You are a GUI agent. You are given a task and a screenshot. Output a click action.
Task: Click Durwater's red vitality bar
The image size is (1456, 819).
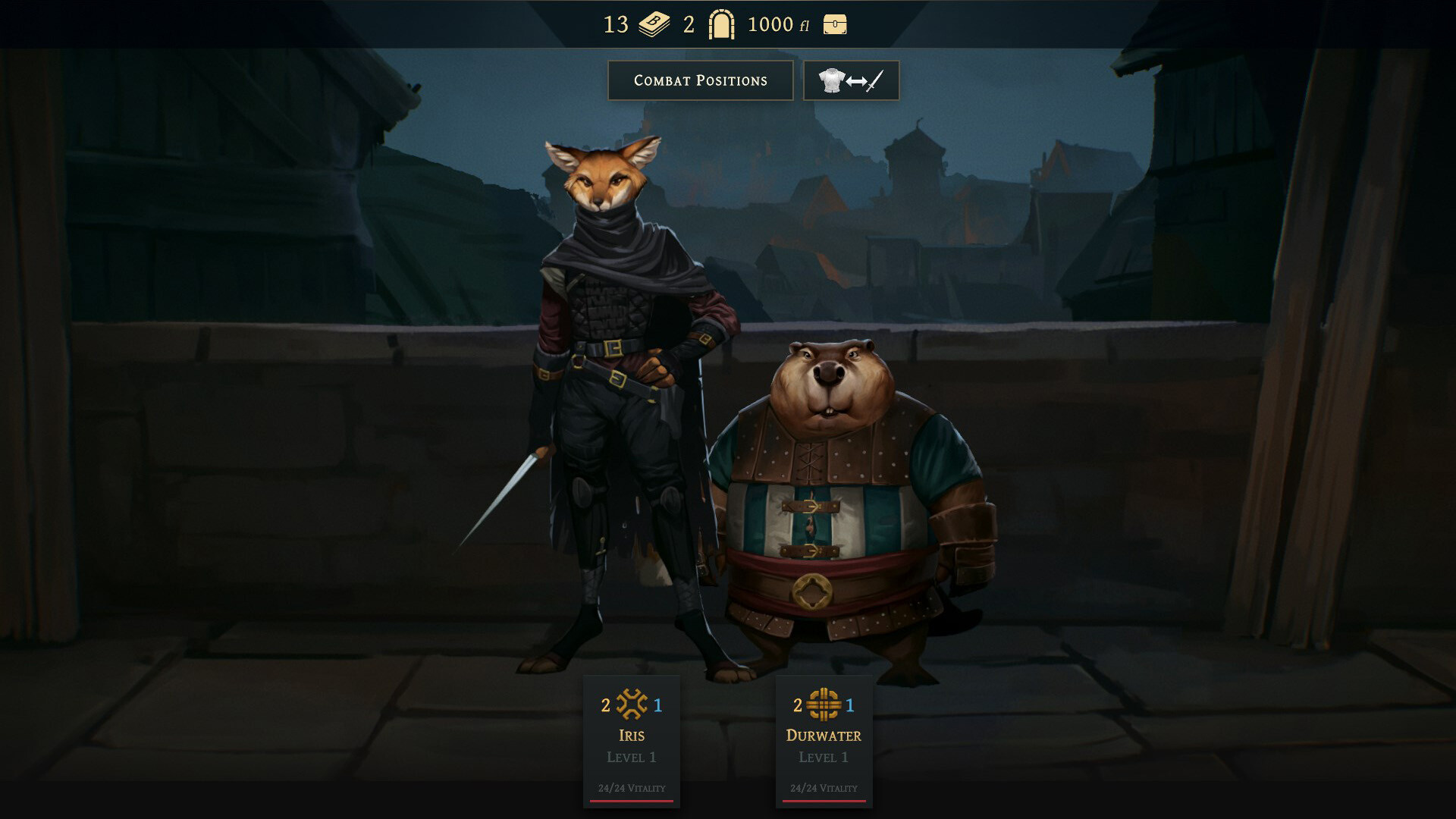click(x=824, y=800)
